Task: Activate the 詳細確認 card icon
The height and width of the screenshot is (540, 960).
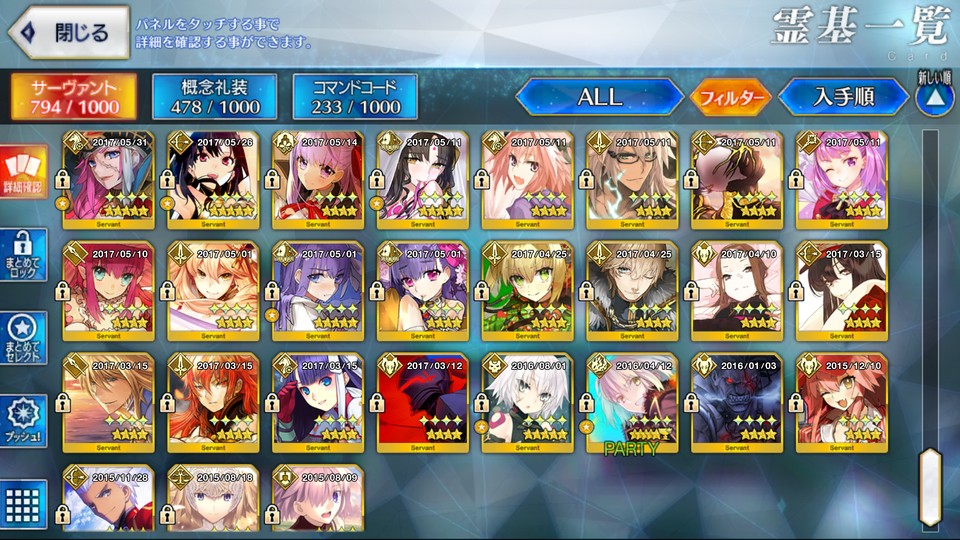Action: 20,172
